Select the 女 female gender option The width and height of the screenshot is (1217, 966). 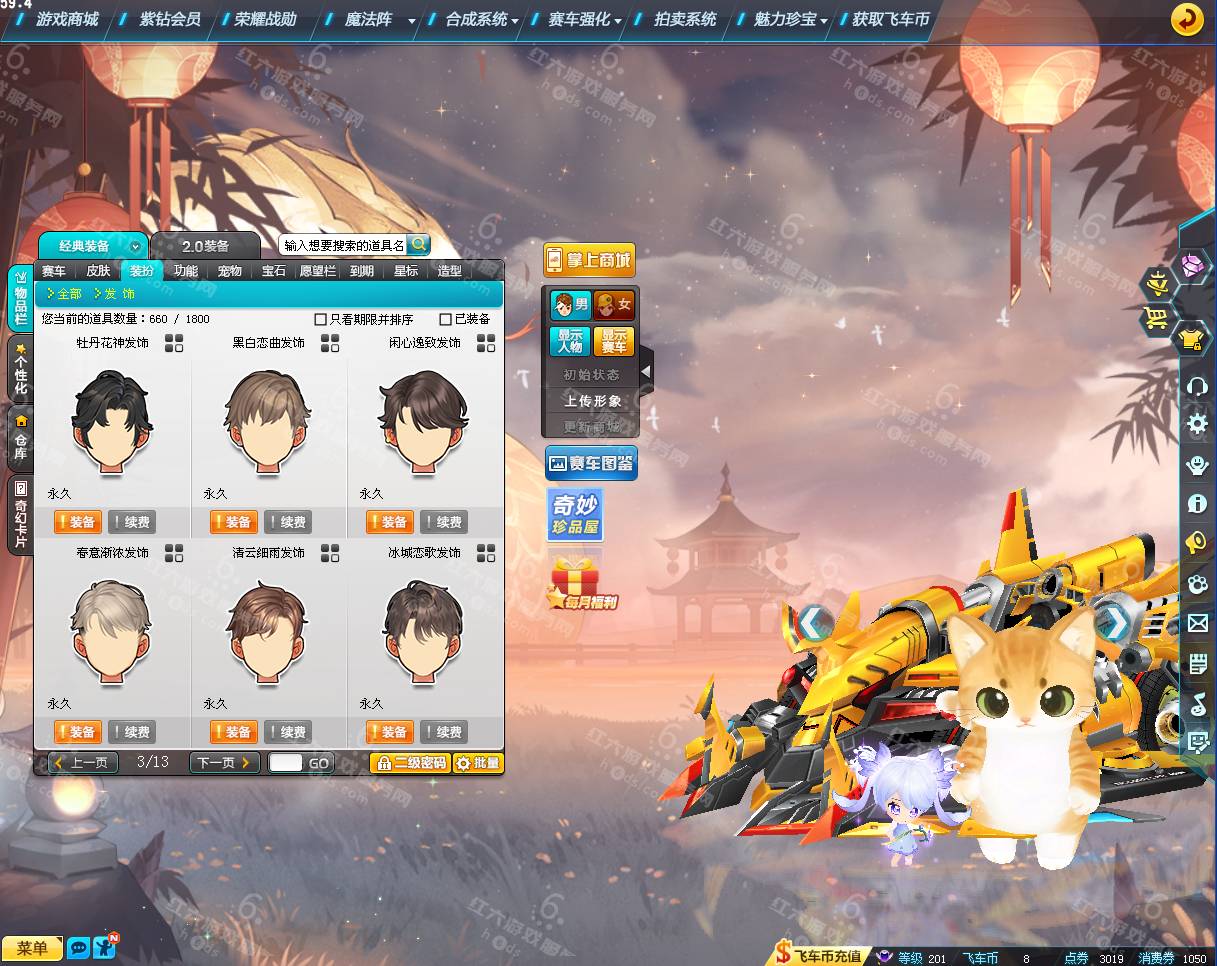(x=614, y=304)
